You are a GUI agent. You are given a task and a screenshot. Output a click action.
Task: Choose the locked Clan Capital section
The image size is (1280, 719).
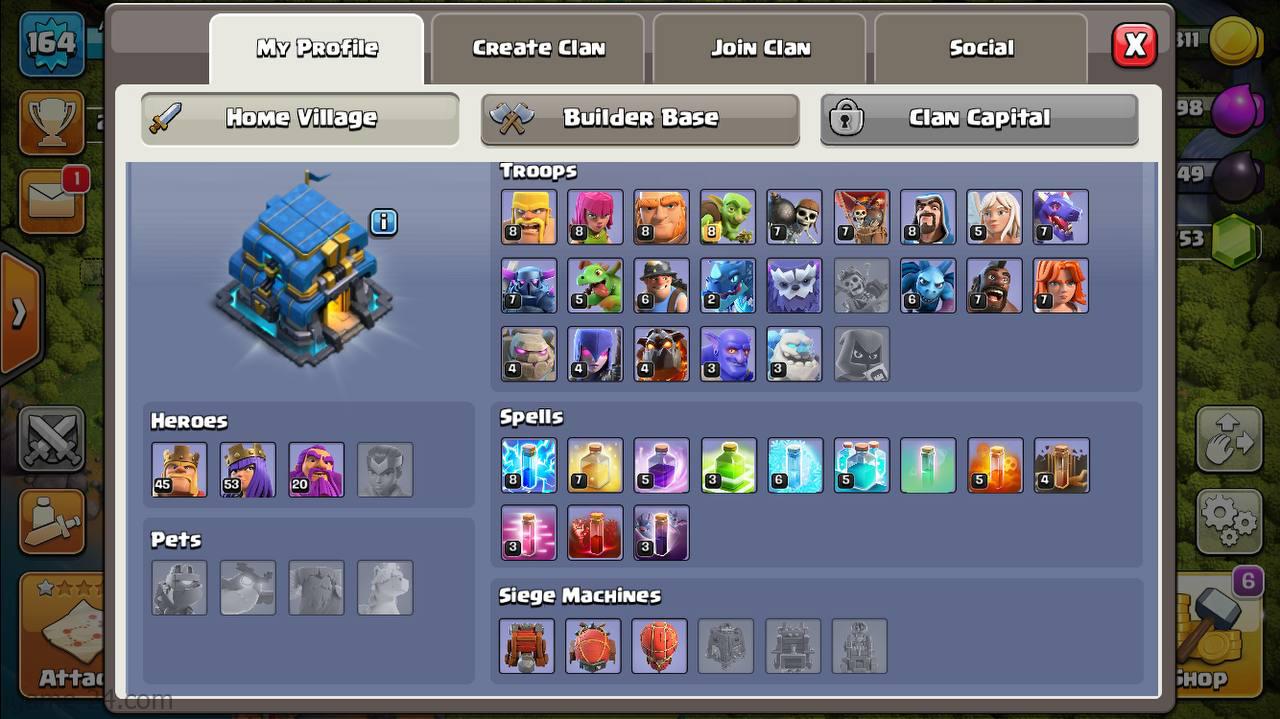979,118
